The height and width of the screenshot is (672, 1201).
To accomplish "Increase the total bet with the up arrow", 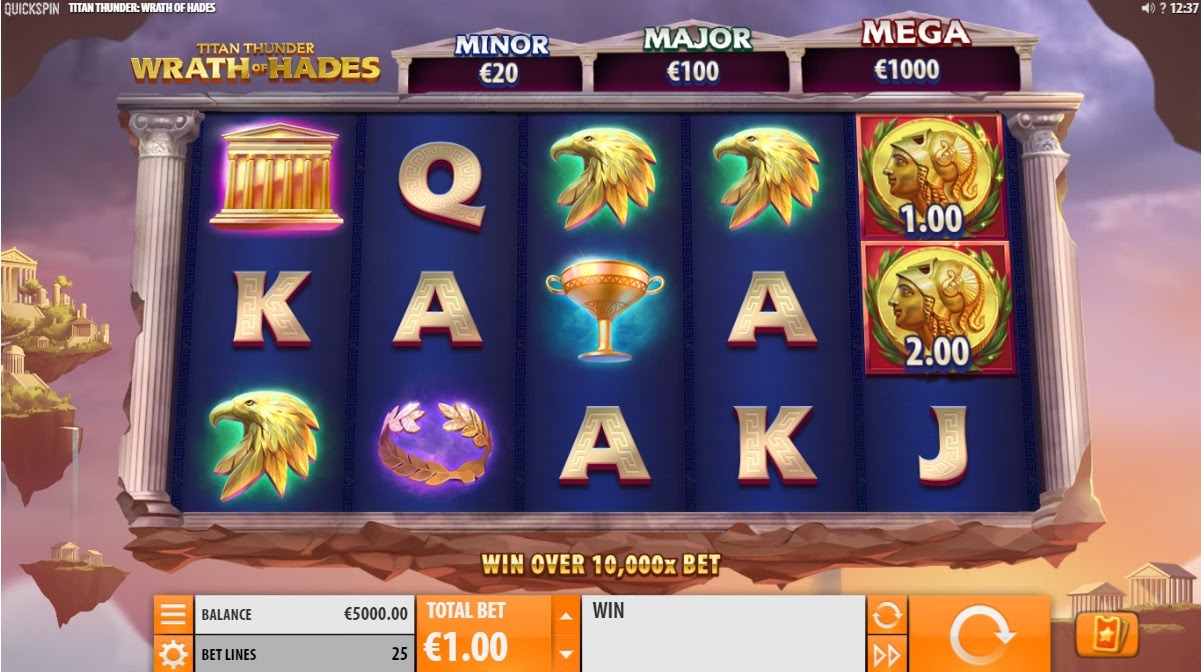I will (x=566, y=616).
